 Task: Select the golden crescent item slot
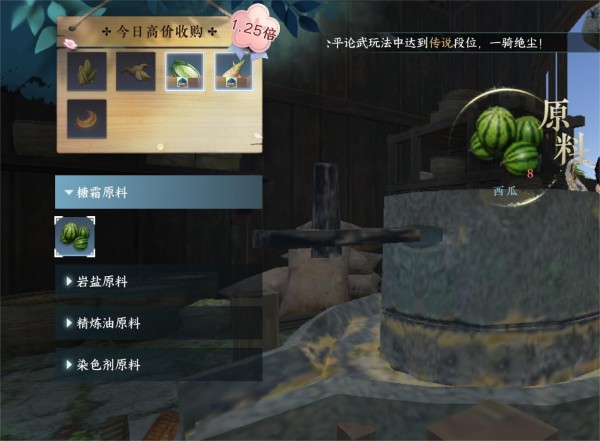(88, 119)
